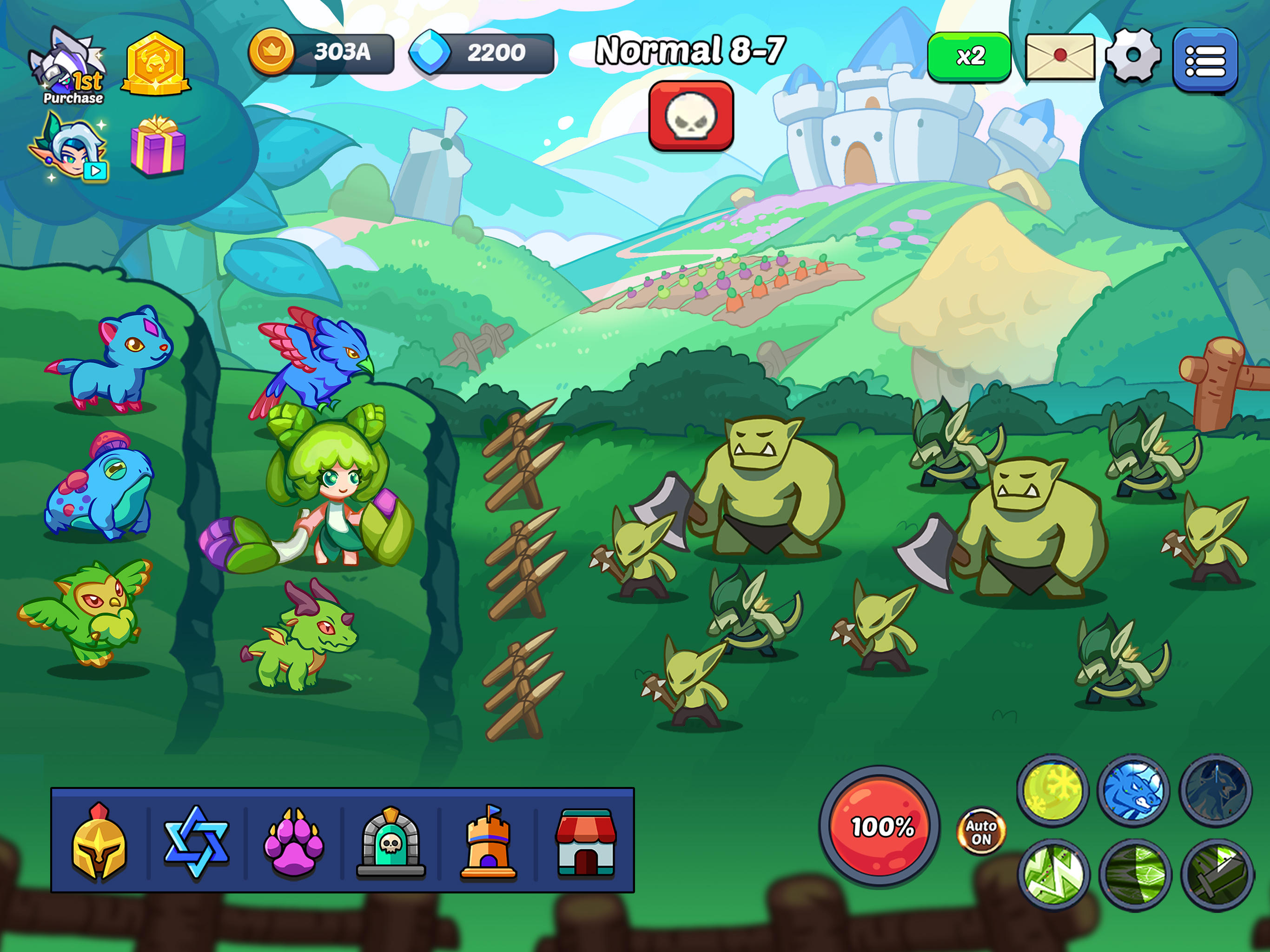Open the gold coin currency panel
The width and height of the screenshot is (1270, 952).
(322, 53)
